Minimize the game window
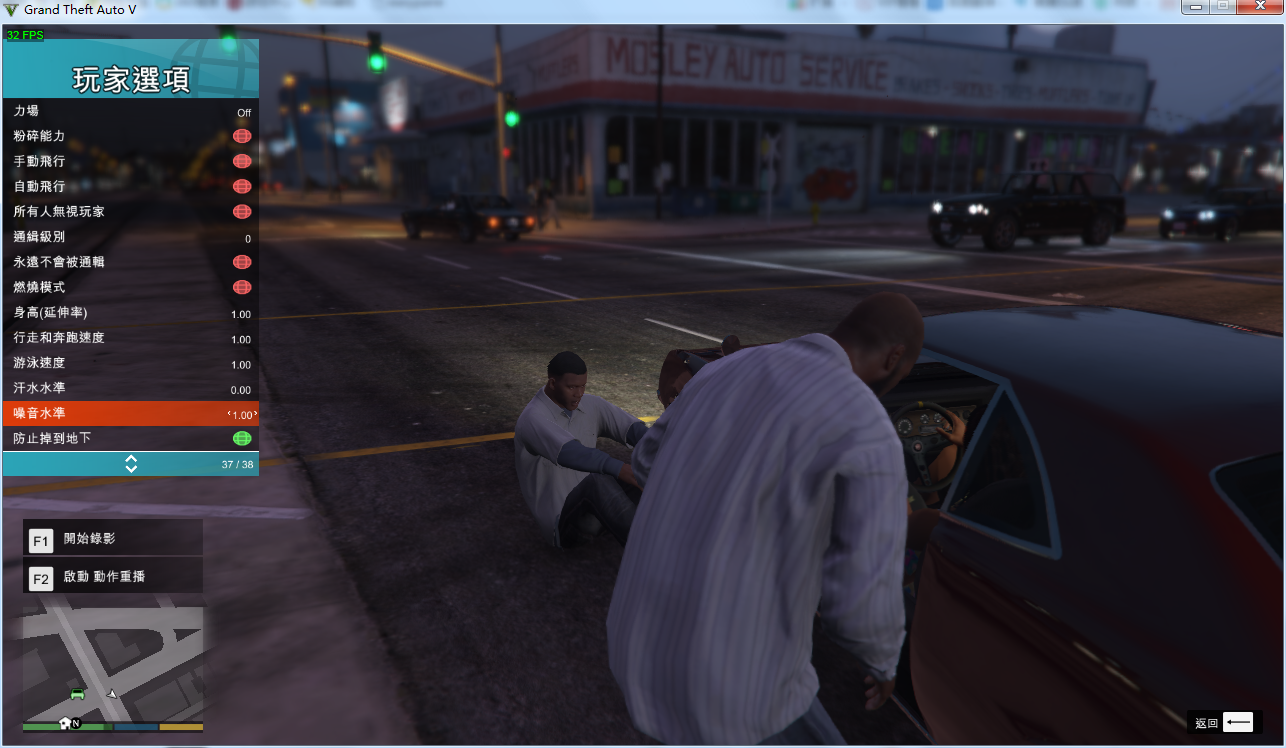Viewport: 1286px width, 748px height. [1197, 7]
